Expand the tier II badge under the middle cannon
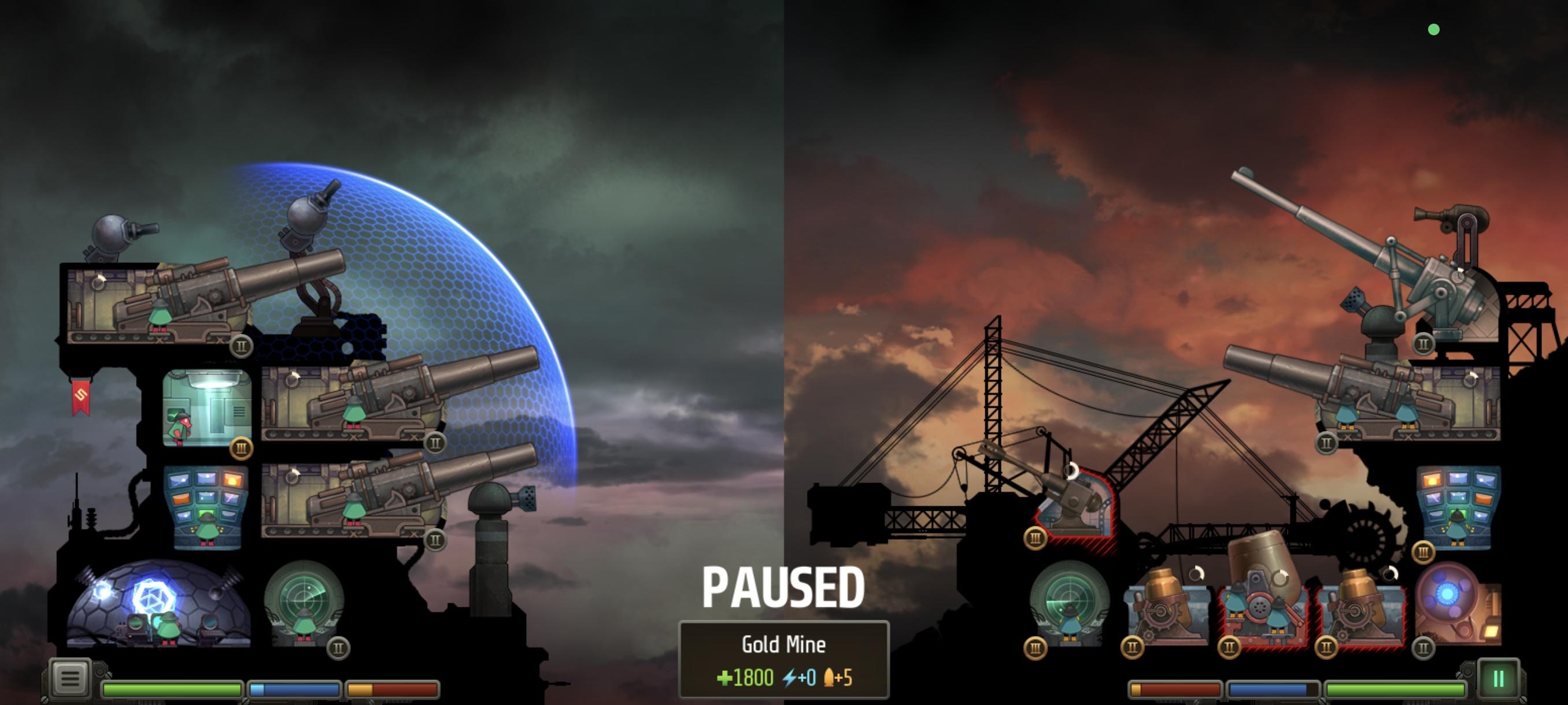Viewport: 1568px width, 705px height. [434, 443]
